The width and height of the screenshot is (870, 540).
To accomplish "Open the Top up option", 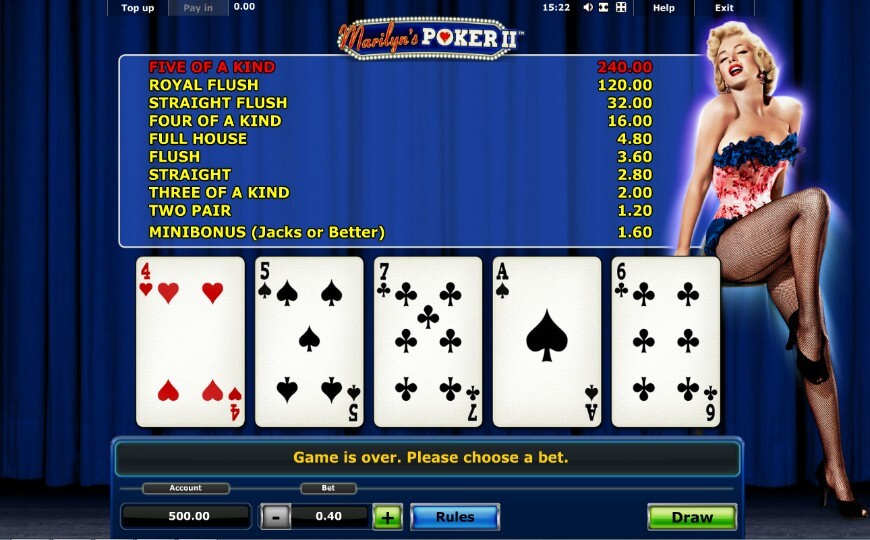I will 137,8.
